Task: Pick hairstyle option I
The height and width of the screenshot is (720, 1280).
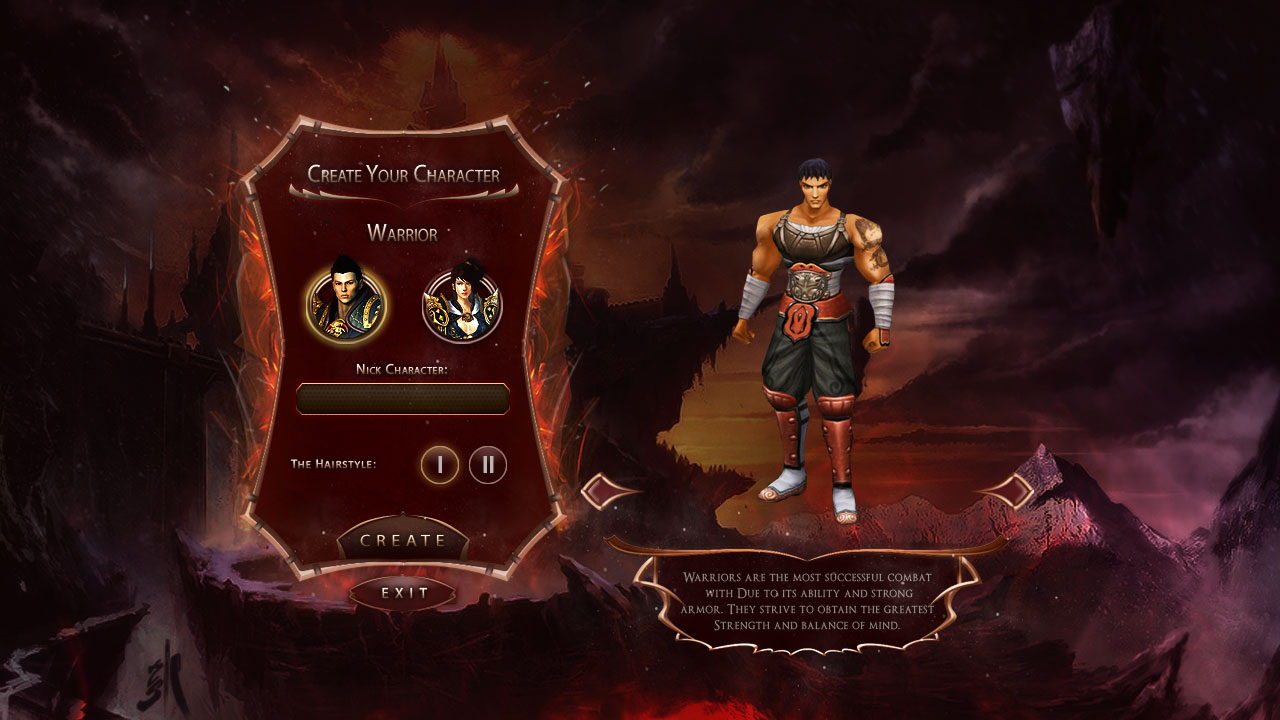Action: 440,465
